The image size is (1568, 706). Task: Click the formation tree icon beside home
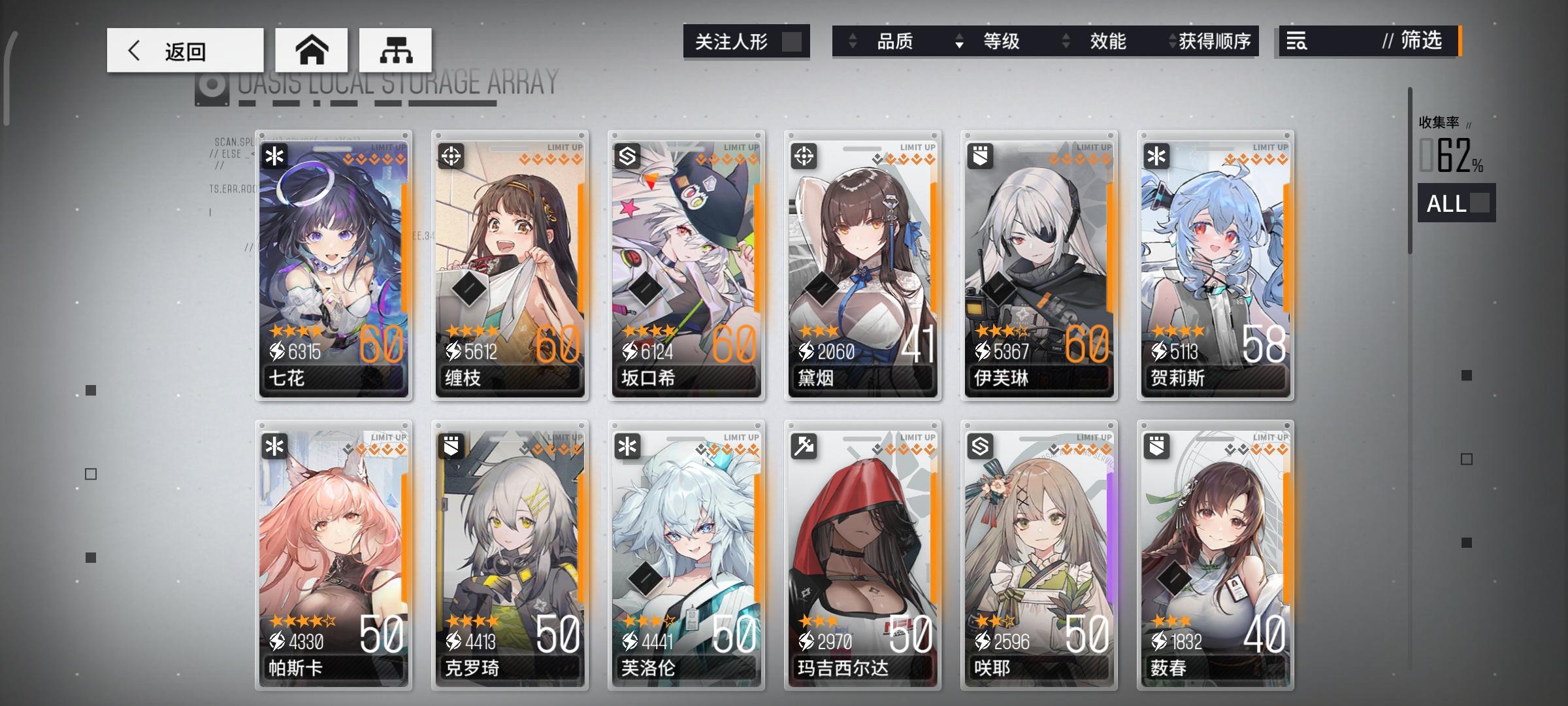point(395,49)
